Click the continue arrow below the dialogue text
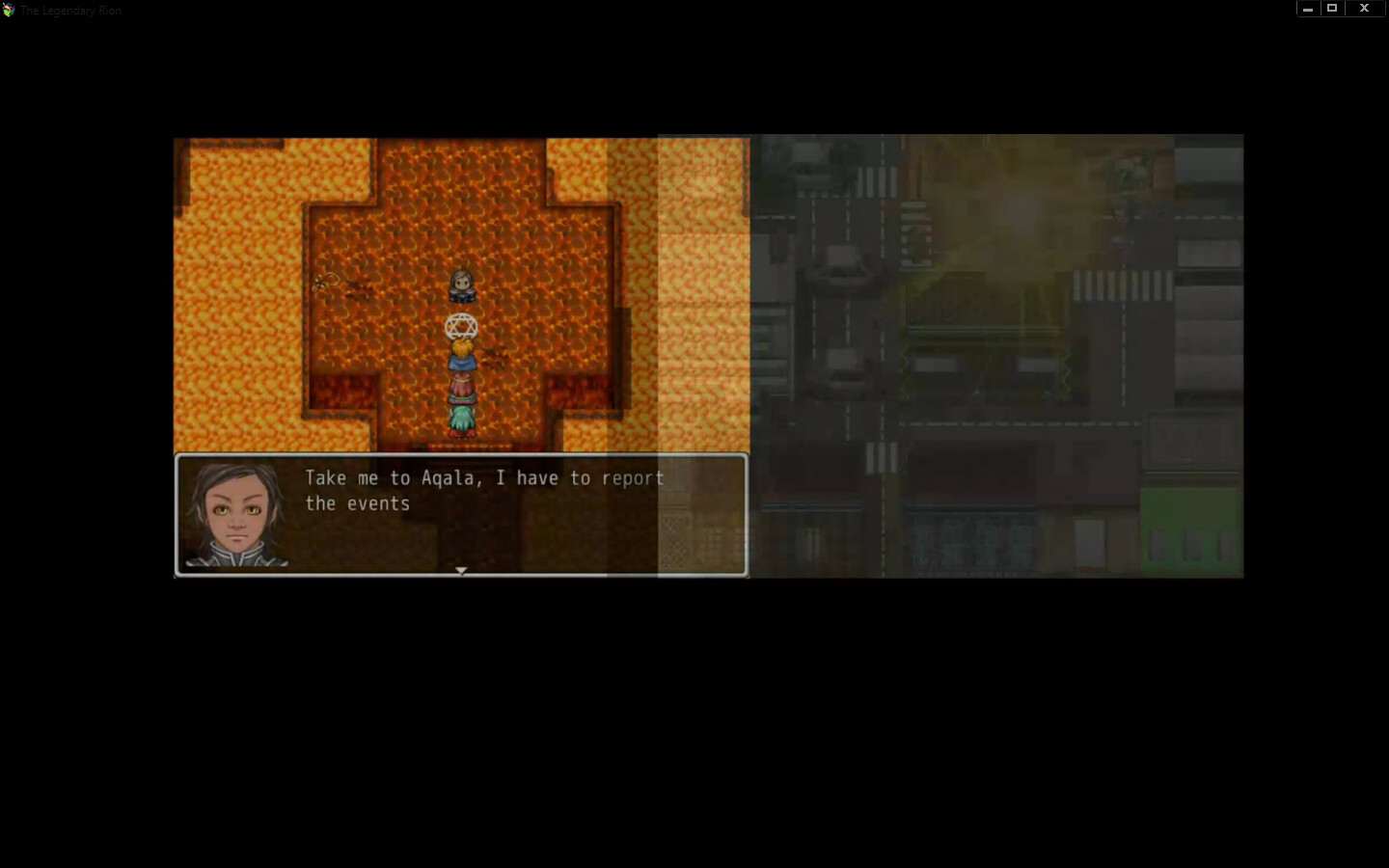This screenshot has width=1389, height=868. coord(461,570)
